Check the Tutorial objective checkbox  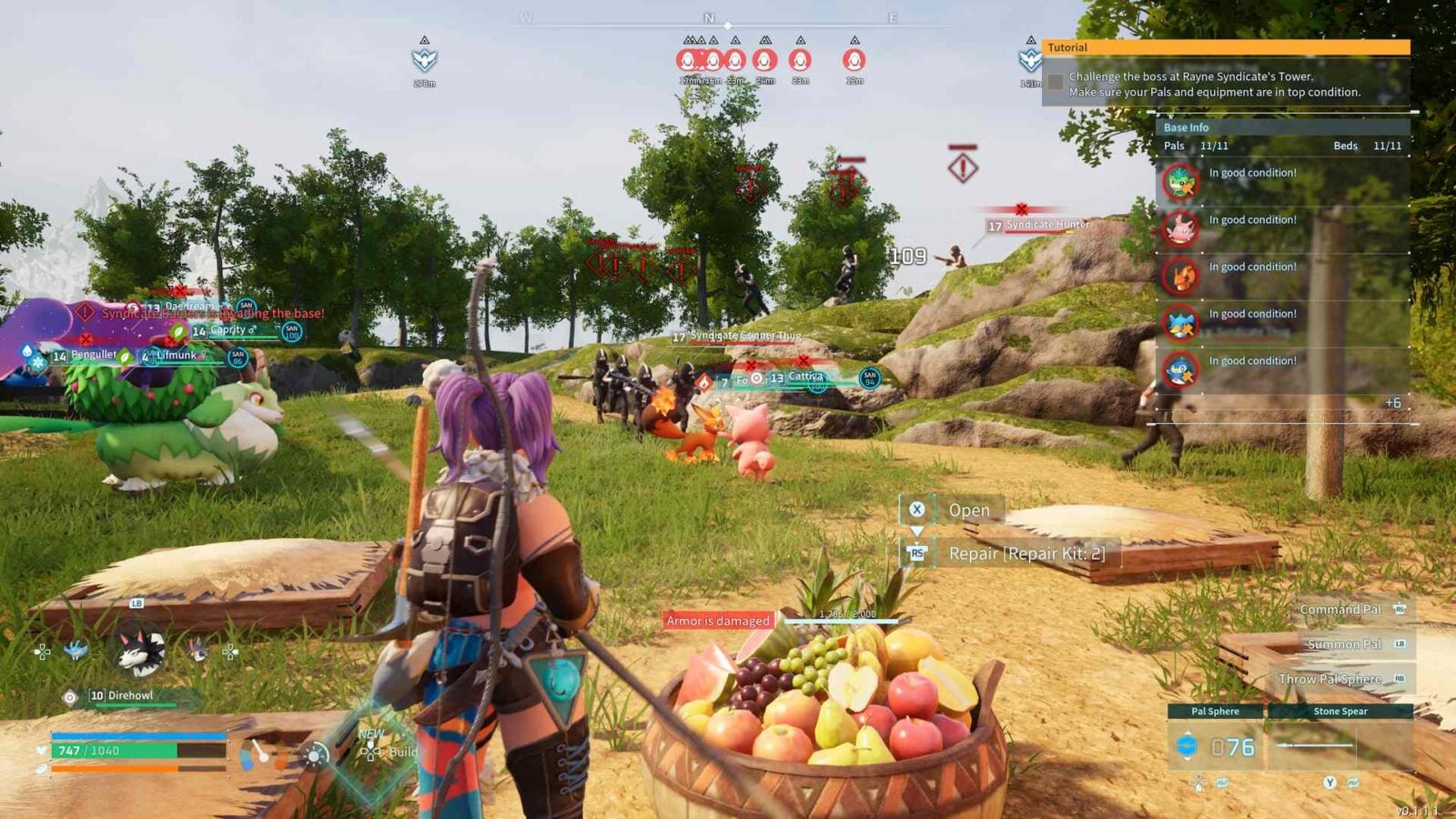coord(1056,83)
